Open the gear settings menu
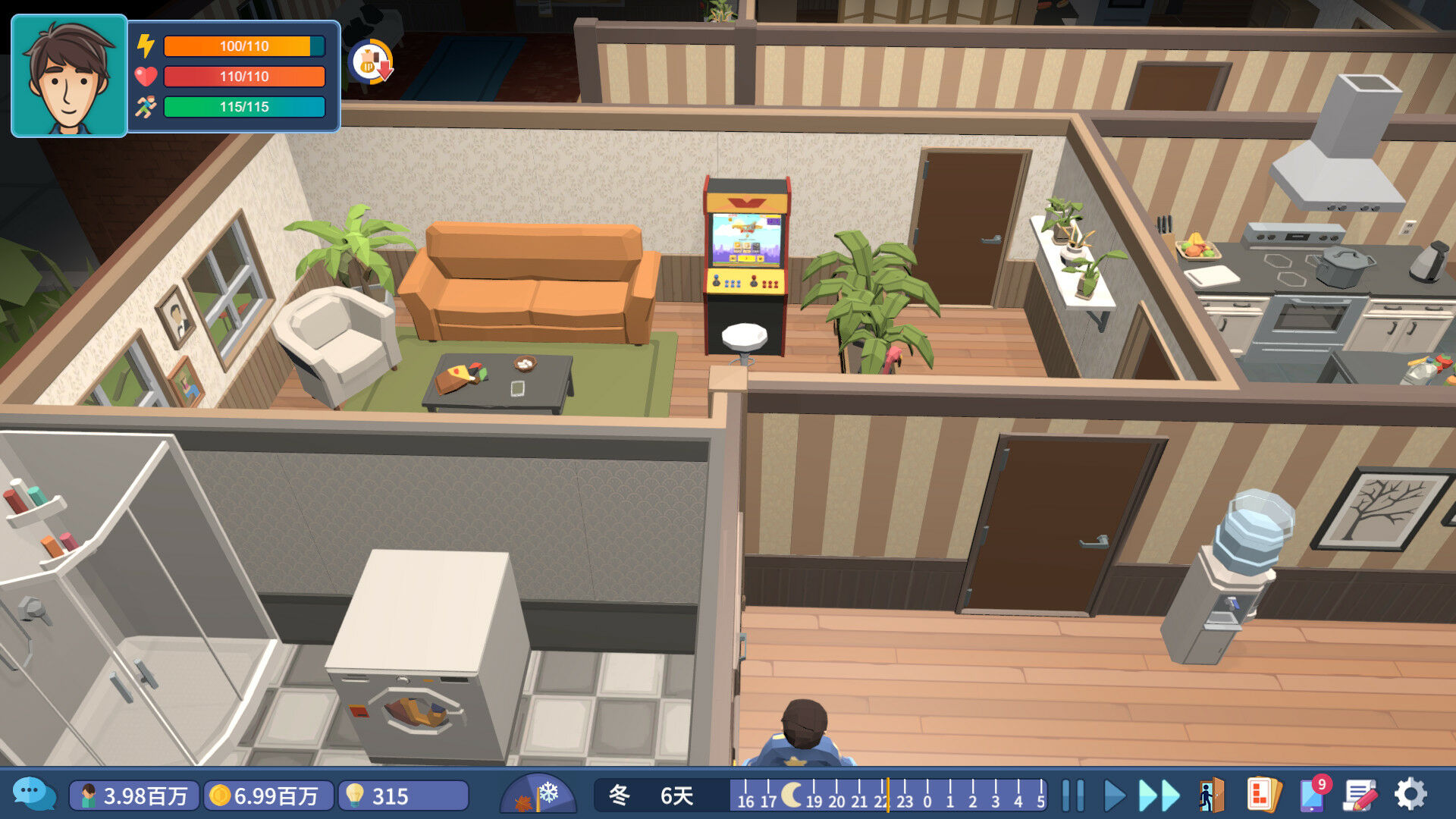1456x819 pixels. tap(1410, 795)
